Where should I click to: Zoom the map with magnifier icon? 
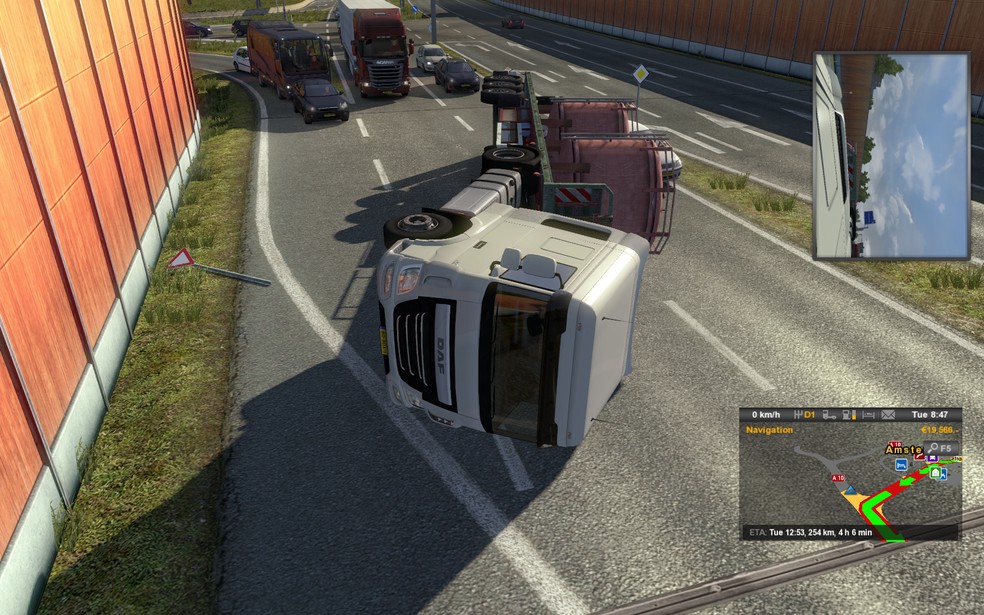[x=931, y=448]
